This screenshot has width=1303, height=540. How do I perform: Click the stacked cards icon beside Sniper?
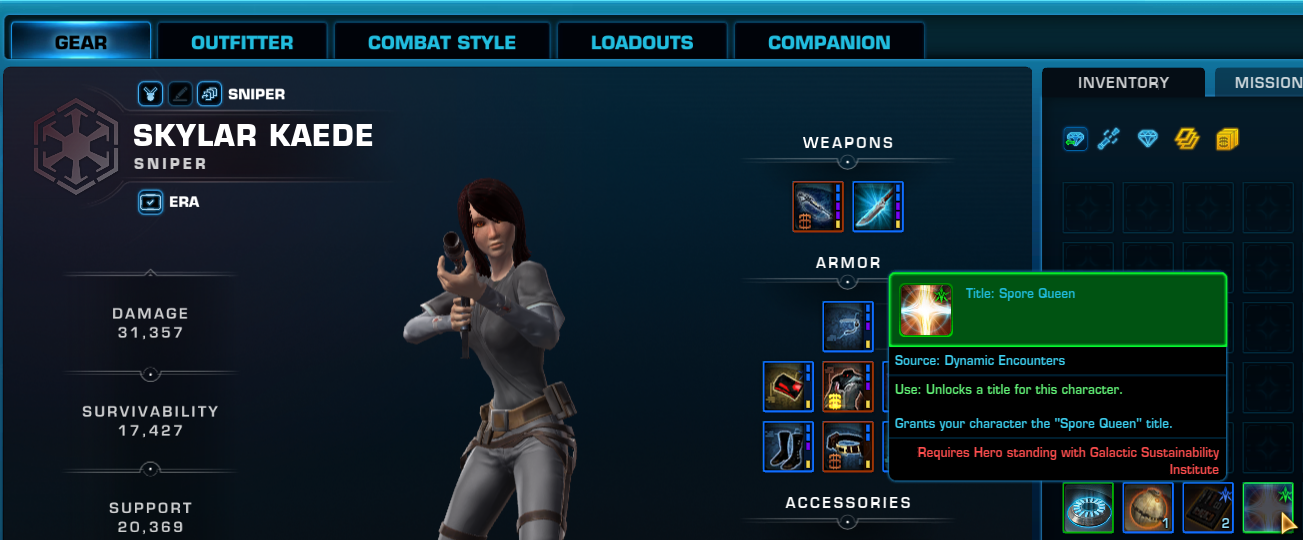click(x=209, y=94)
